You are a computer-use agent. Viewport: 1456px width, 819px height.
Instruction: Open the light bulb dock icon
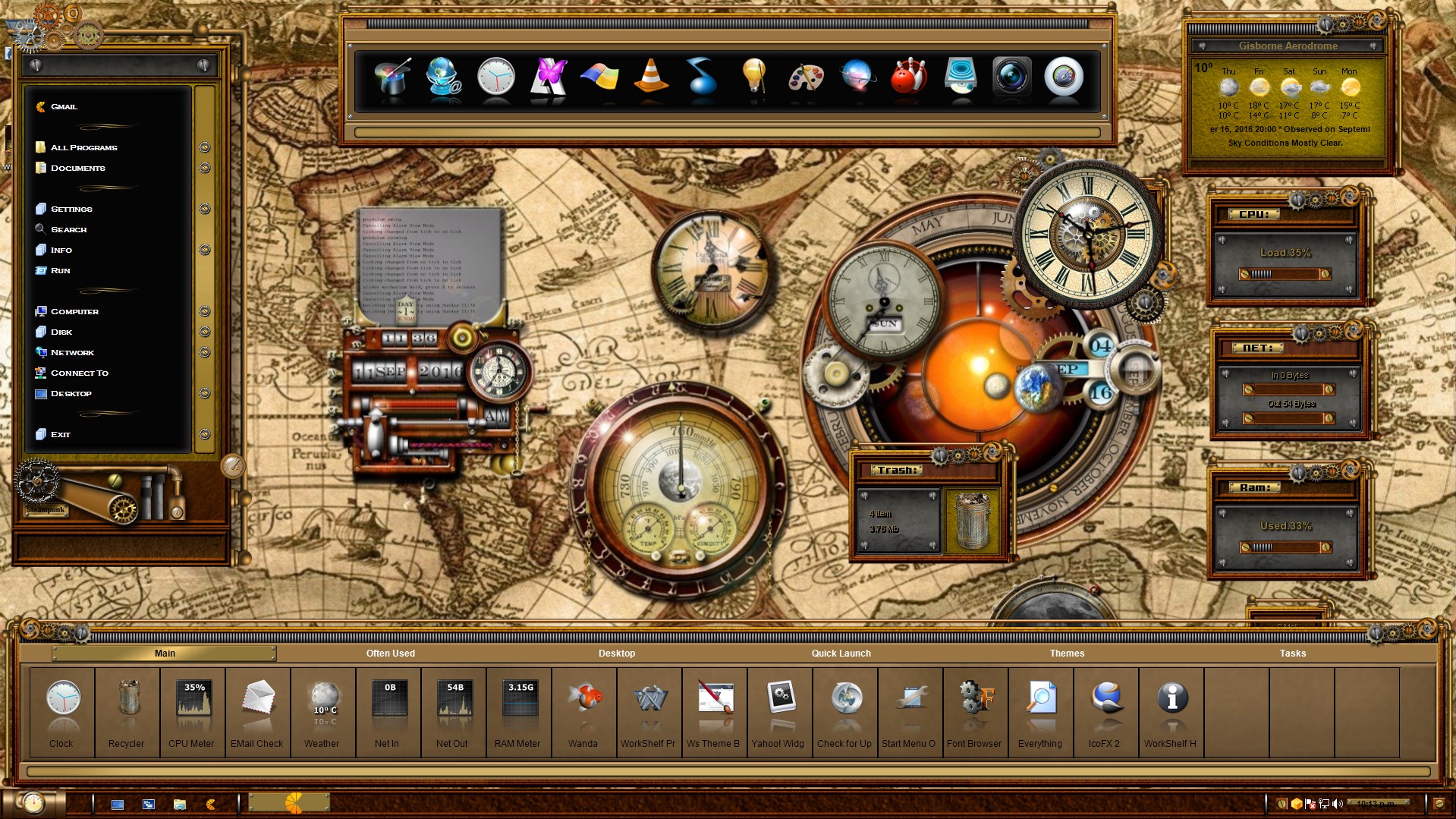[x=753, y=77]
